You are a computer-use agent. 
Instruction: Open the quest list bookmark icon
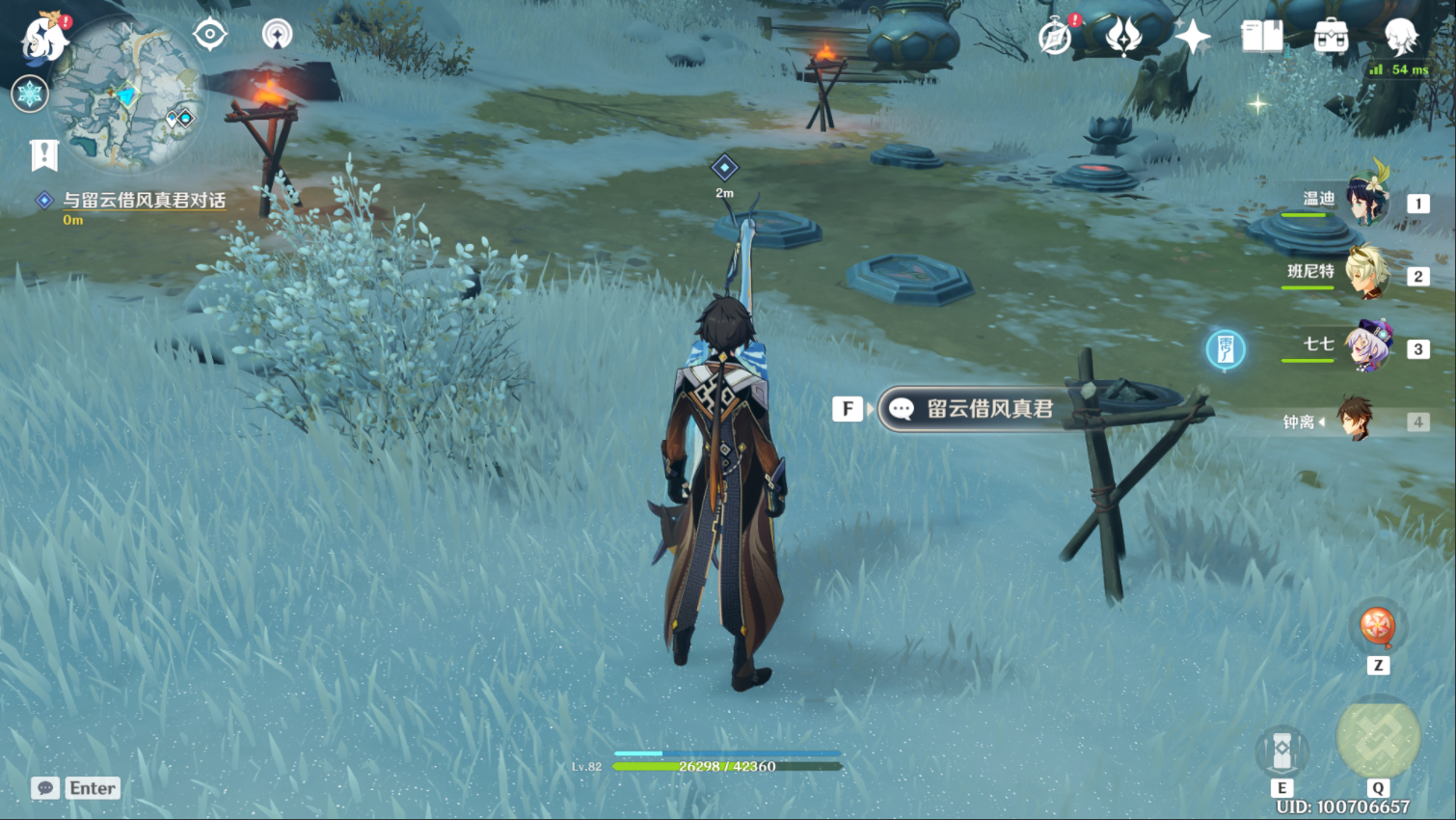pyautogui.click(x=44, y=154)
